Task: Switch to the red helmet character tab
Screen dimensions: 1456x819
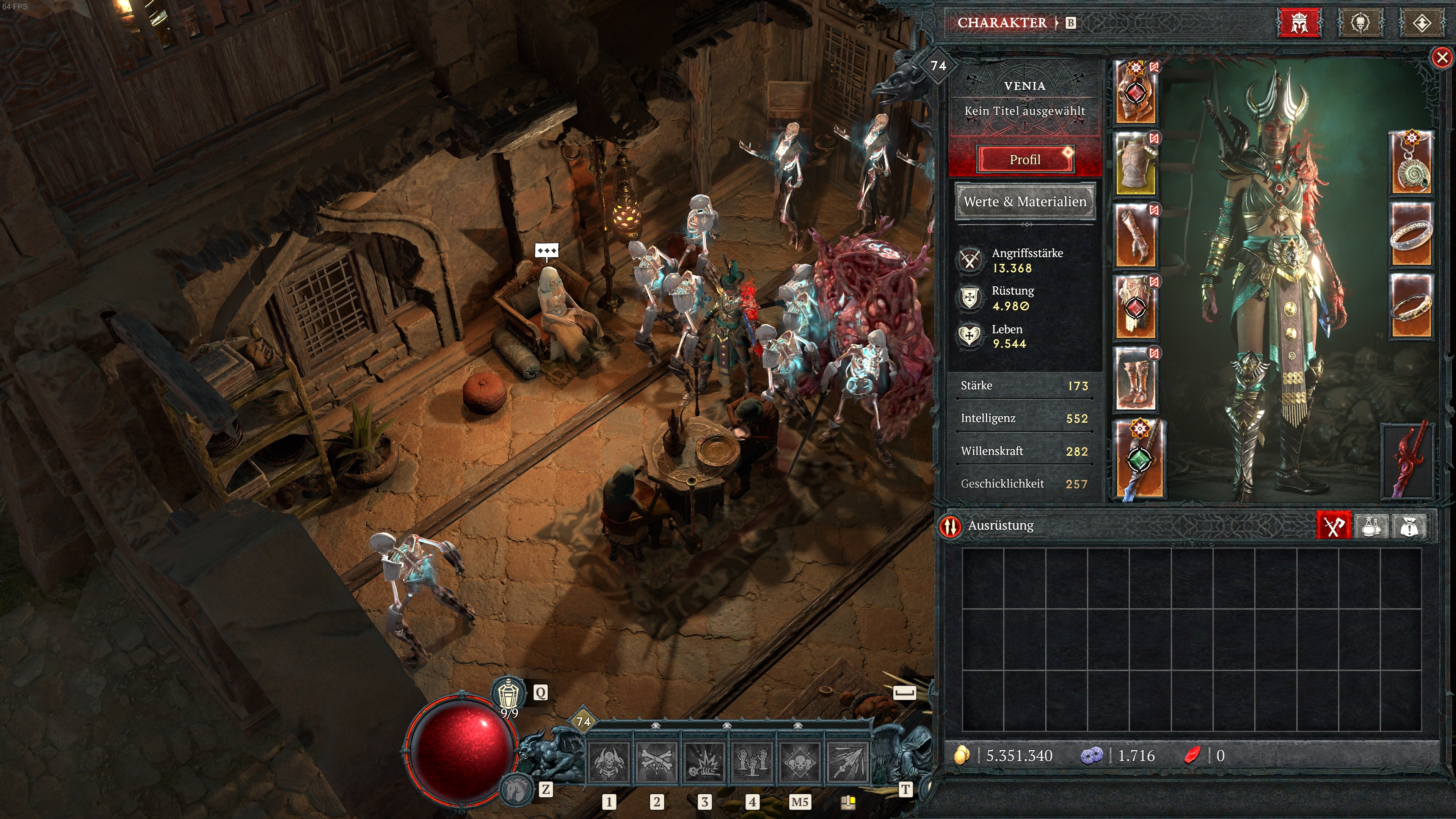Action: coord(1299,23)
